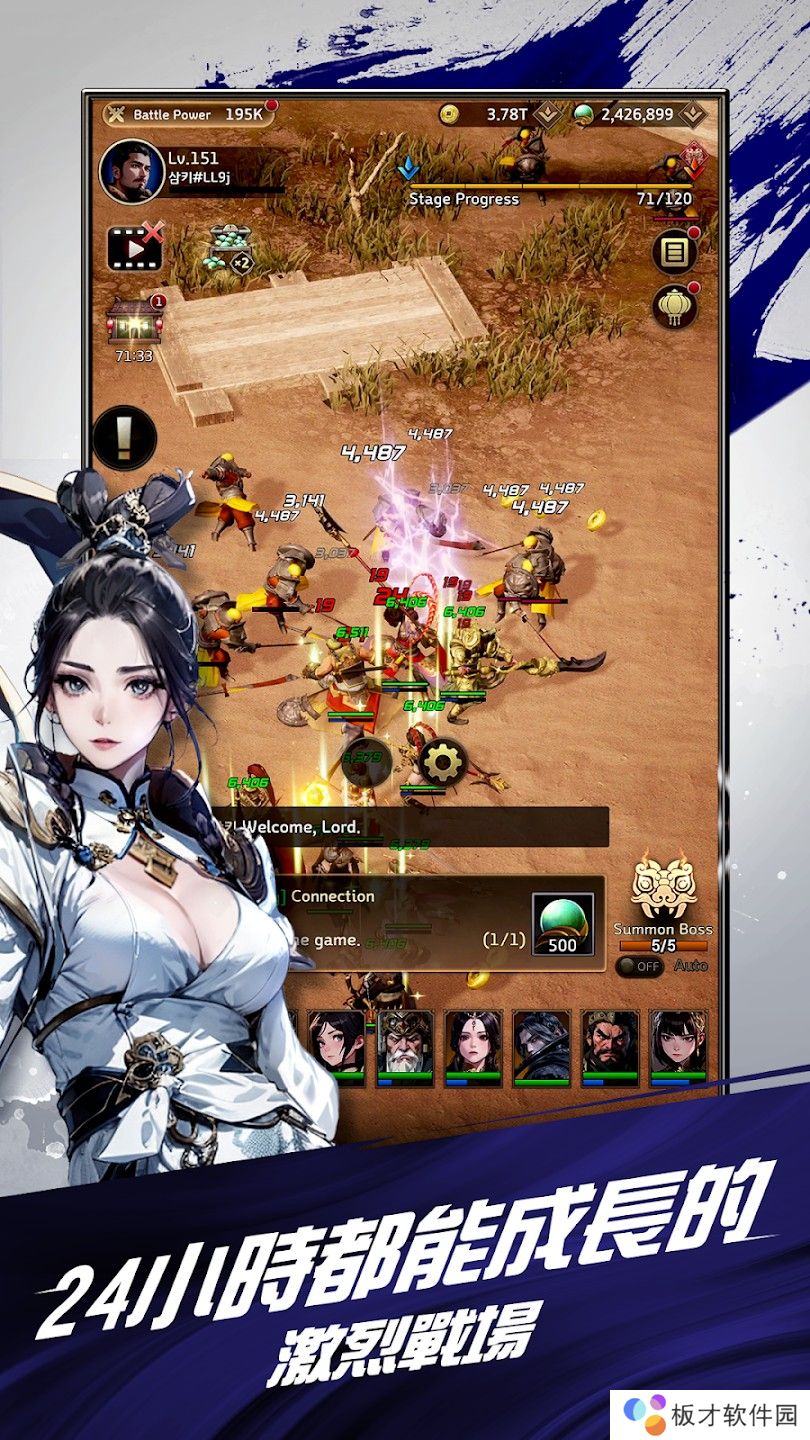Open the lantern event round button
Image resolution: width=810 pixels, height=1440 pixels.
[675, 307]
